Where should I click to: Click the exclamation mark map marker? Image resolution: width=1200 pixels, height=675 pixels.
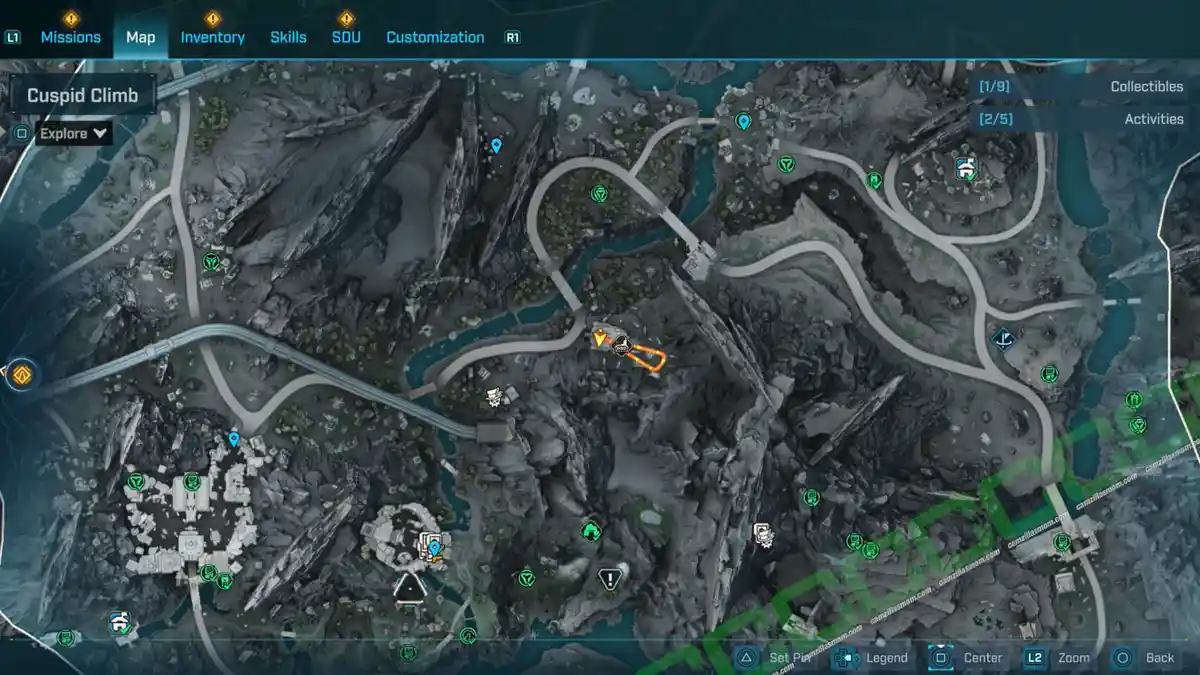(610, 578)
